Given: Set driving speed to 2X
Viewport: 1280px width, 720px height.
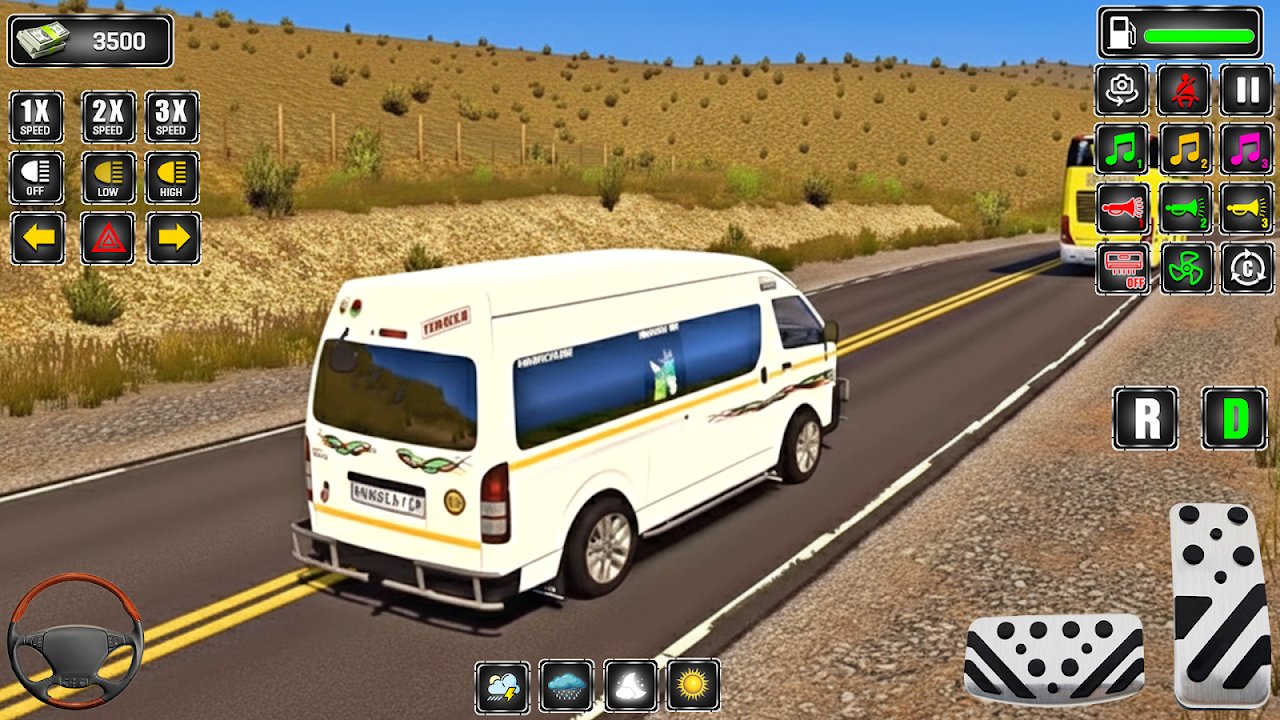Looking at the screenshot, I should point(108,117).
